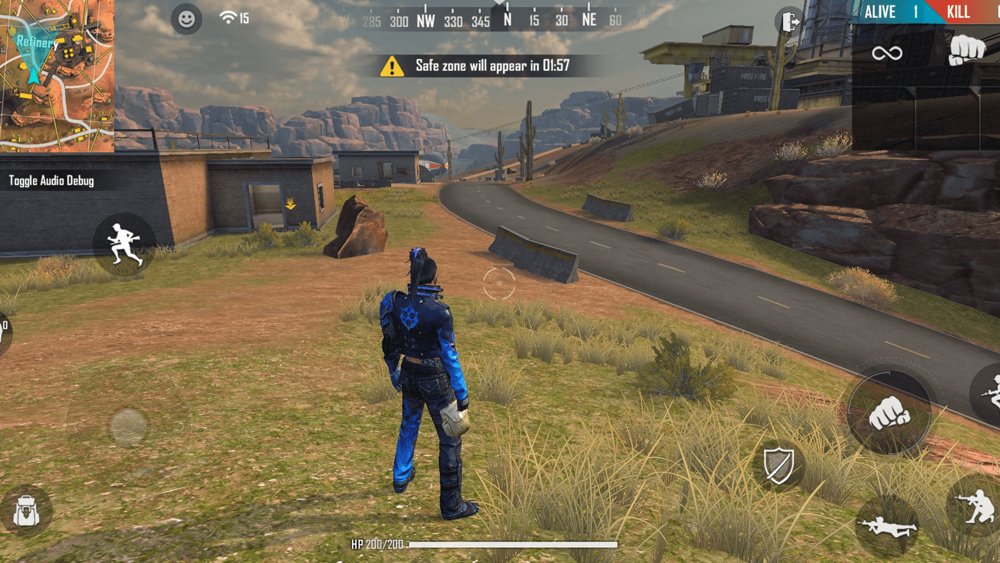Go prone with the lying soldier button
The image size is (1000, 563).
coord(886,524)
